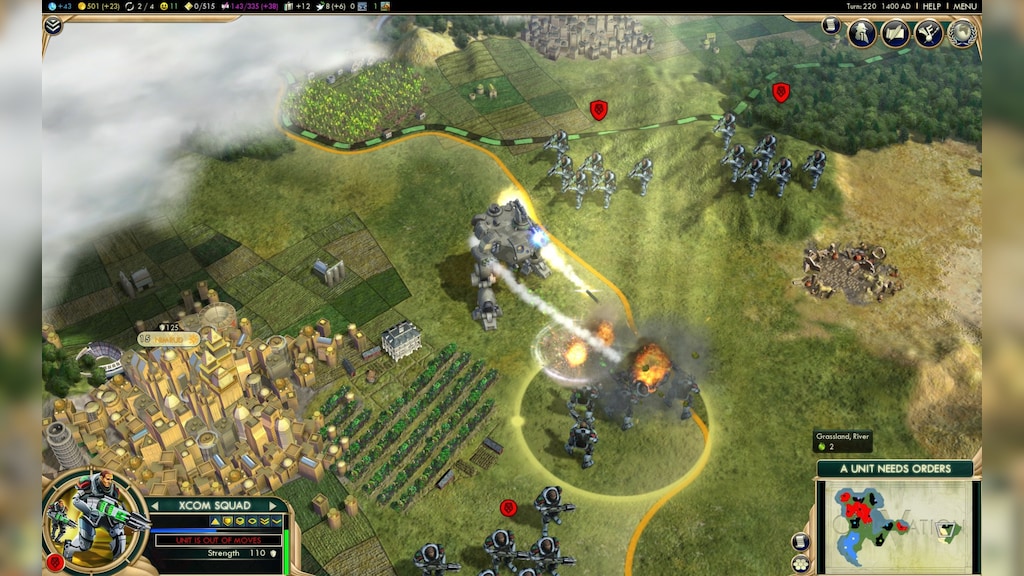The height and width of the screenshot is (576, 1024).
Task: Click the XCOM Squad unit portrait
Action: pos(95,518)
